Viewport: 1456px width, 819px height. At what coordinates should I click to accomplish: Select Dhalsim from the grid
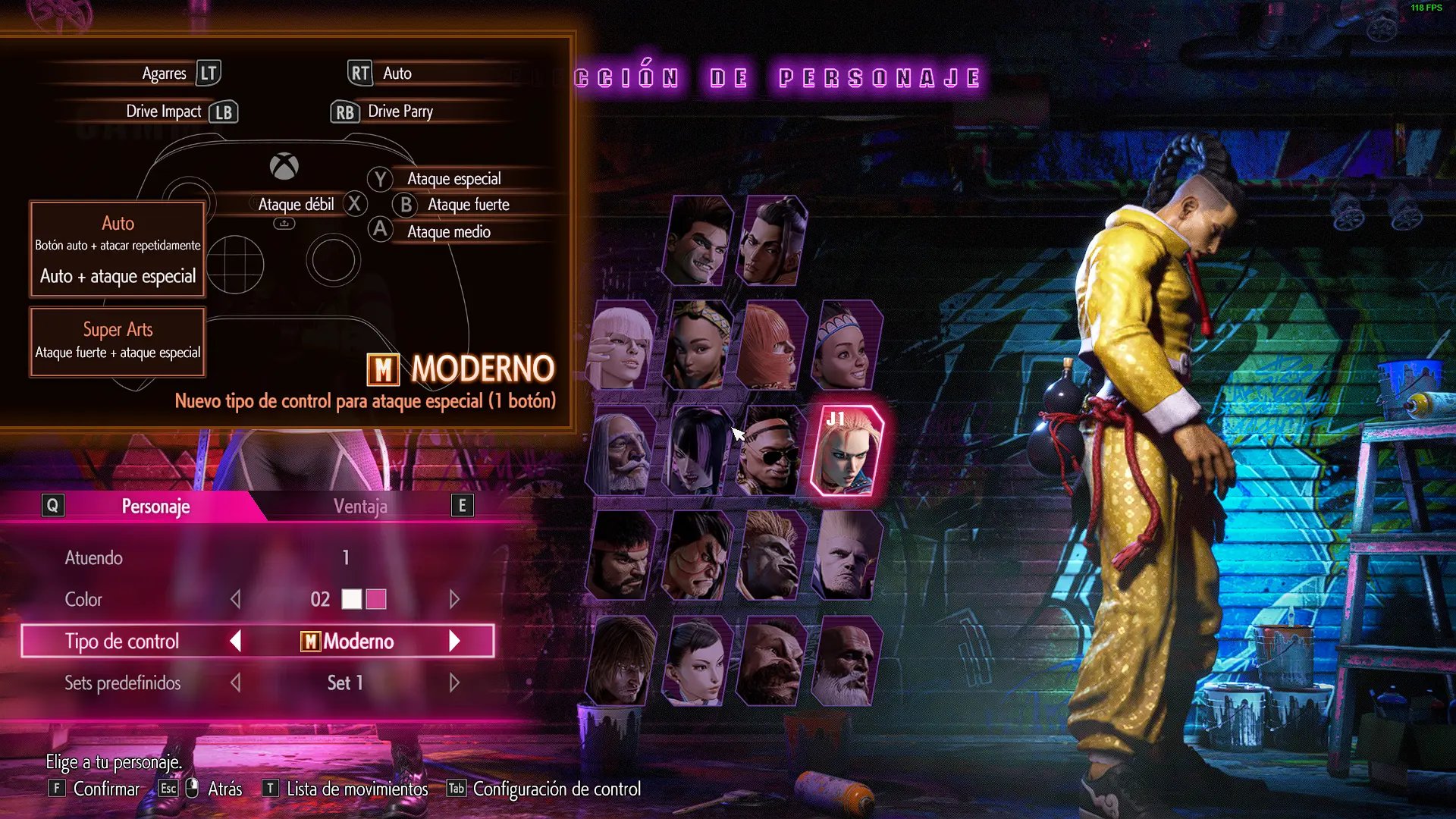point(846,661)
